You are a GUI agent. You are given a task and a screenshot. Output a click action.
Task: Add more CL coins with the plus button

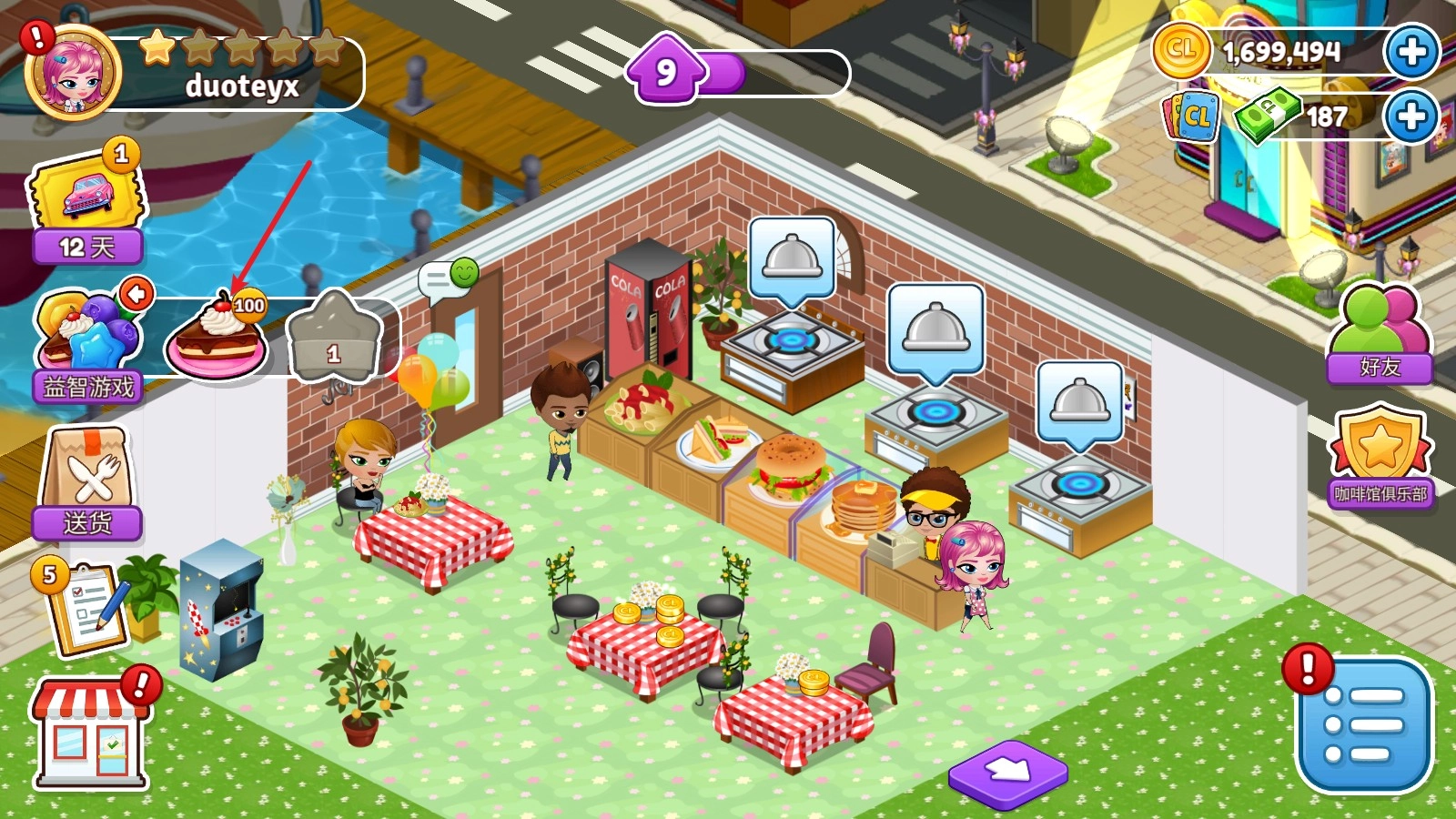[x=1411, y=52]
